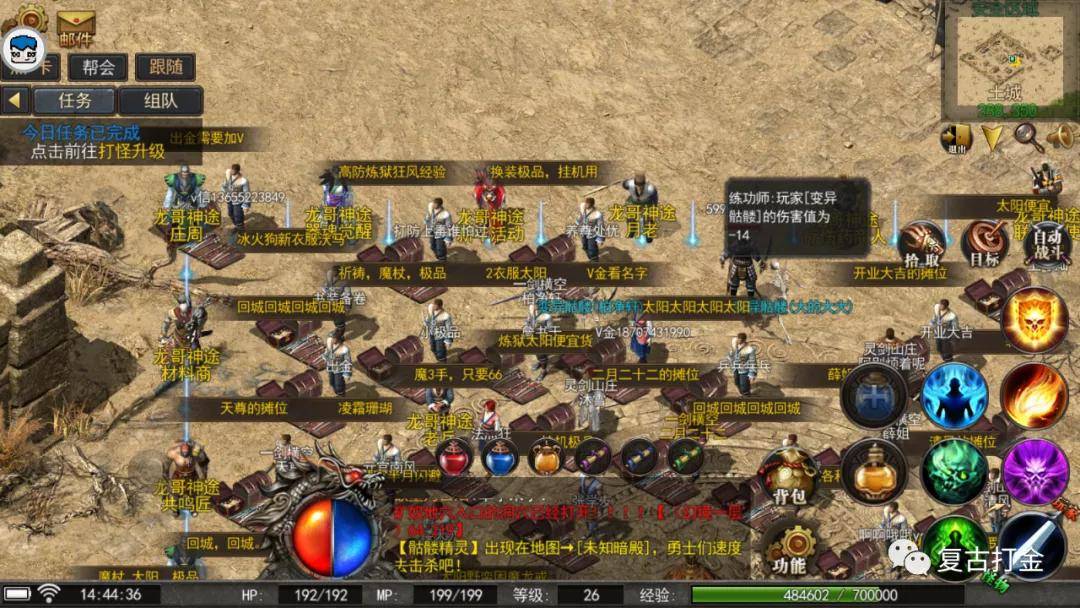Click the 退出 exit door icon
Viewport: 1080px width, 608px height.
coord(957,138)
